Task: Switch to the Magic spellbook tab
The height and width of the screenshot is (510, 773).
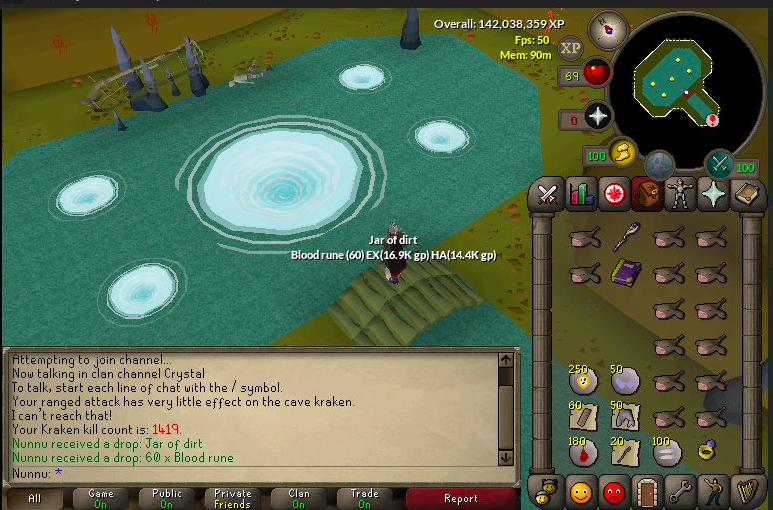Action: click(746, 194)
